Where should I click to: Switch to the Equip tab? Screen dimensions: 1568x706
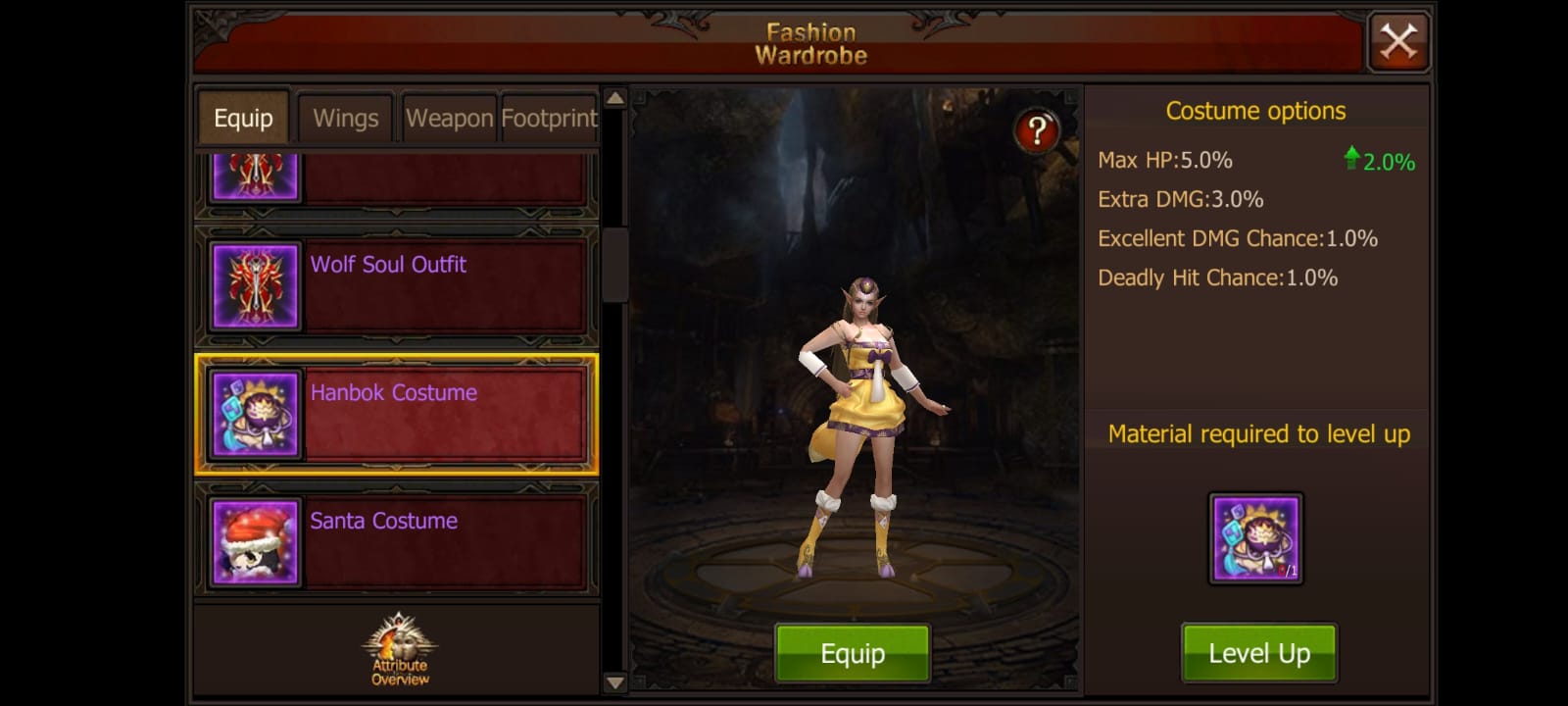pos(243,119)
